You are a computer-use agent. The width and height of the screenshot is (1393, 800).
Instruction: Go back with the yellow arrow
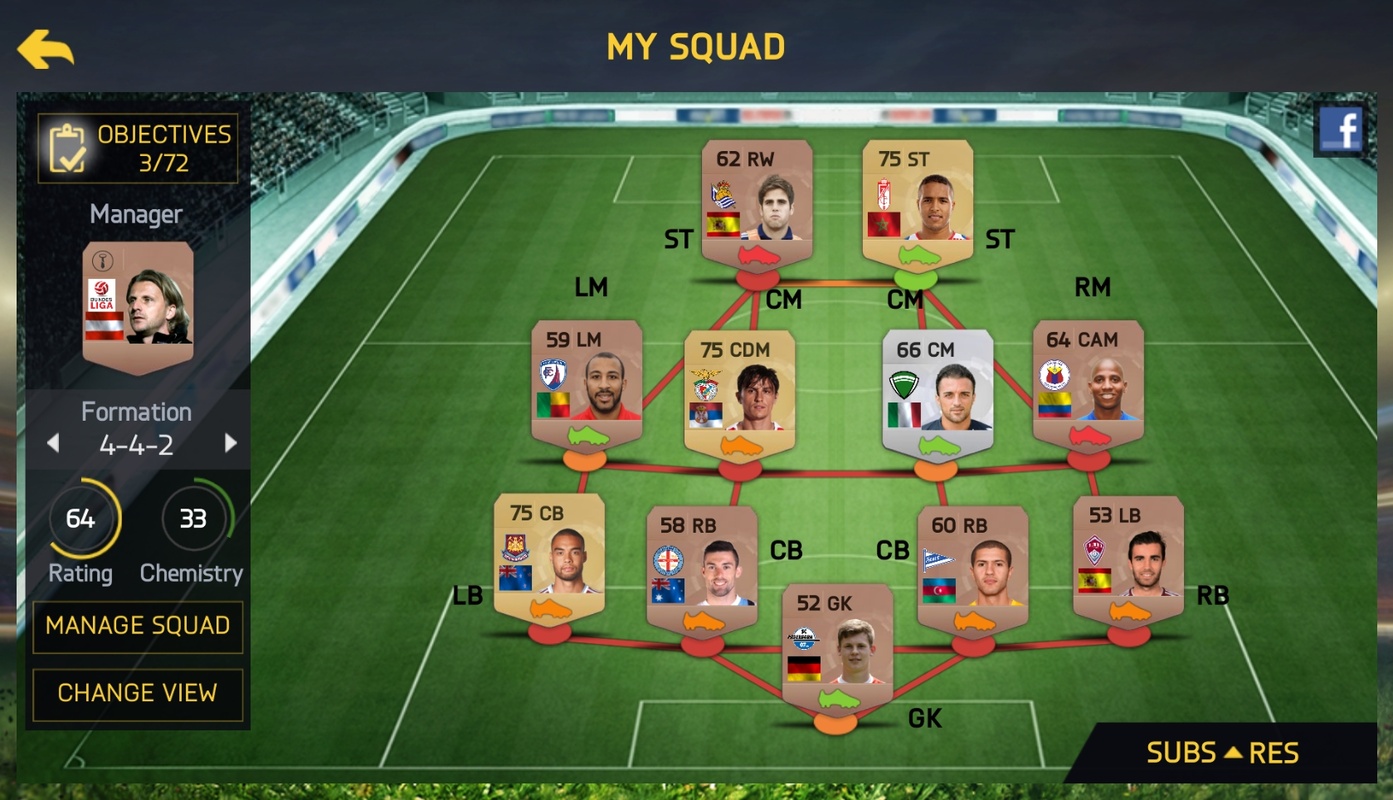click(x=45, y=49)
